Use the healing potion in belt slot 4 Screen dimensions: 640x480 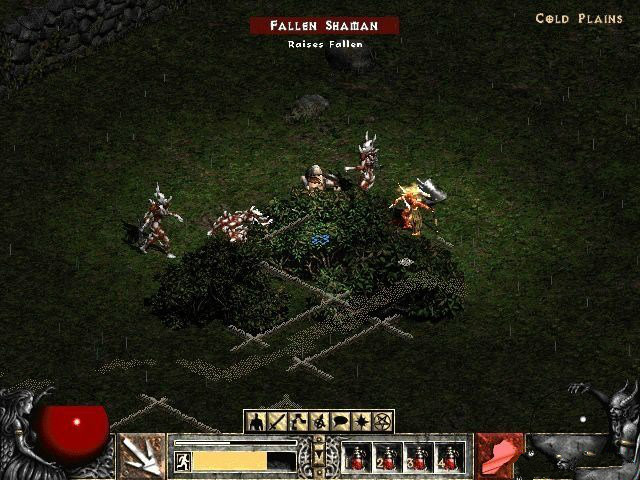450,458
